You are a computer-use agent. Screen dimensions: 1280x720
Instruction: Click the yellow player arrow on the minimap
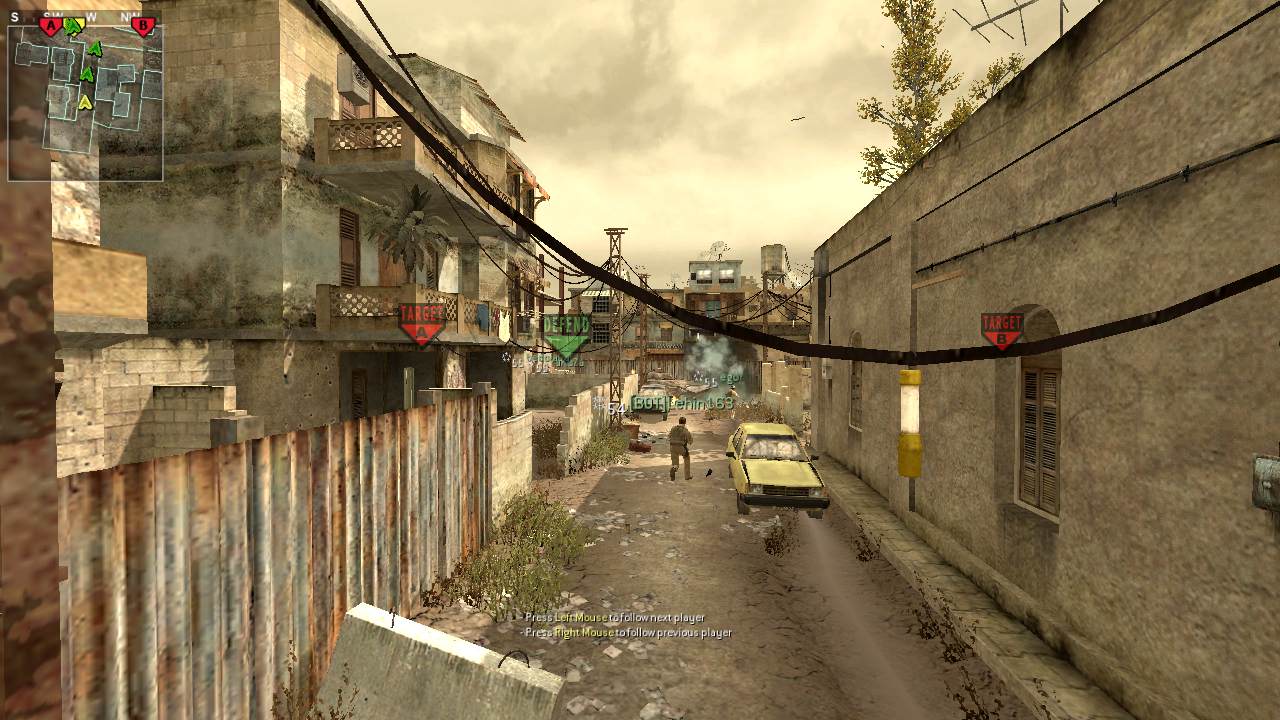point(85,101)
